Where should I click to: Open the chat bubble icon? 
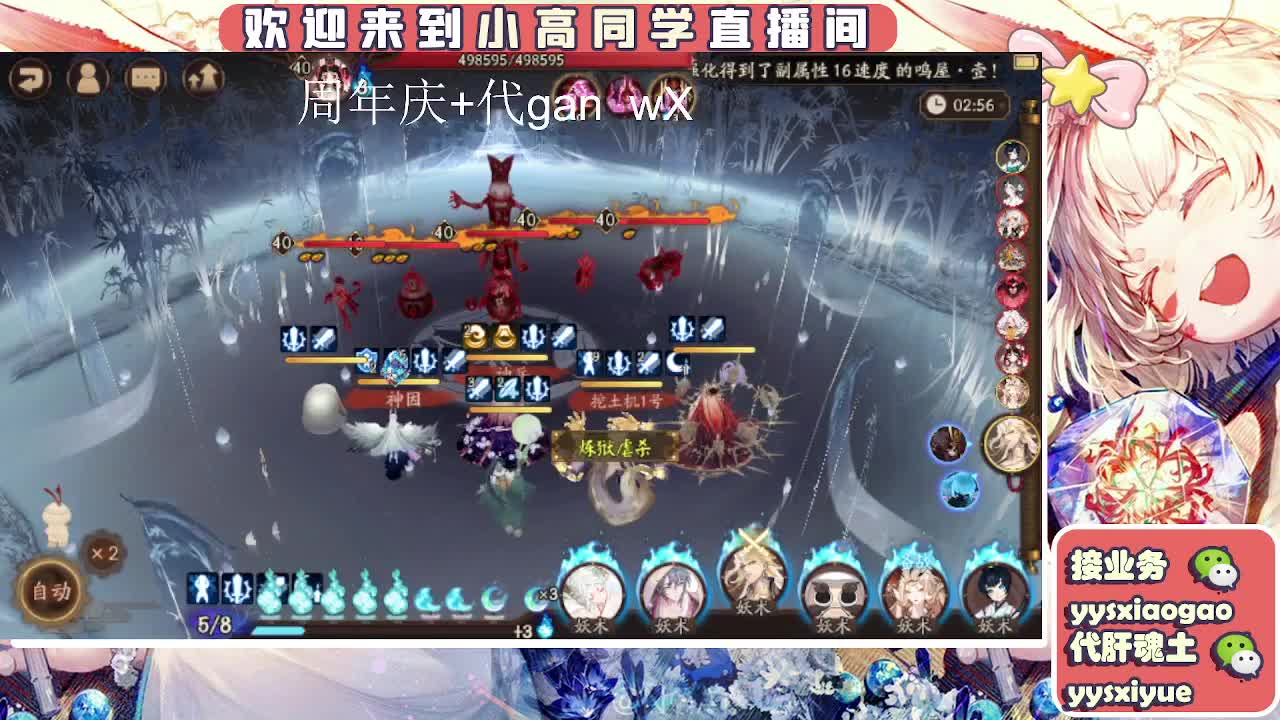click(x=145, y=77)
